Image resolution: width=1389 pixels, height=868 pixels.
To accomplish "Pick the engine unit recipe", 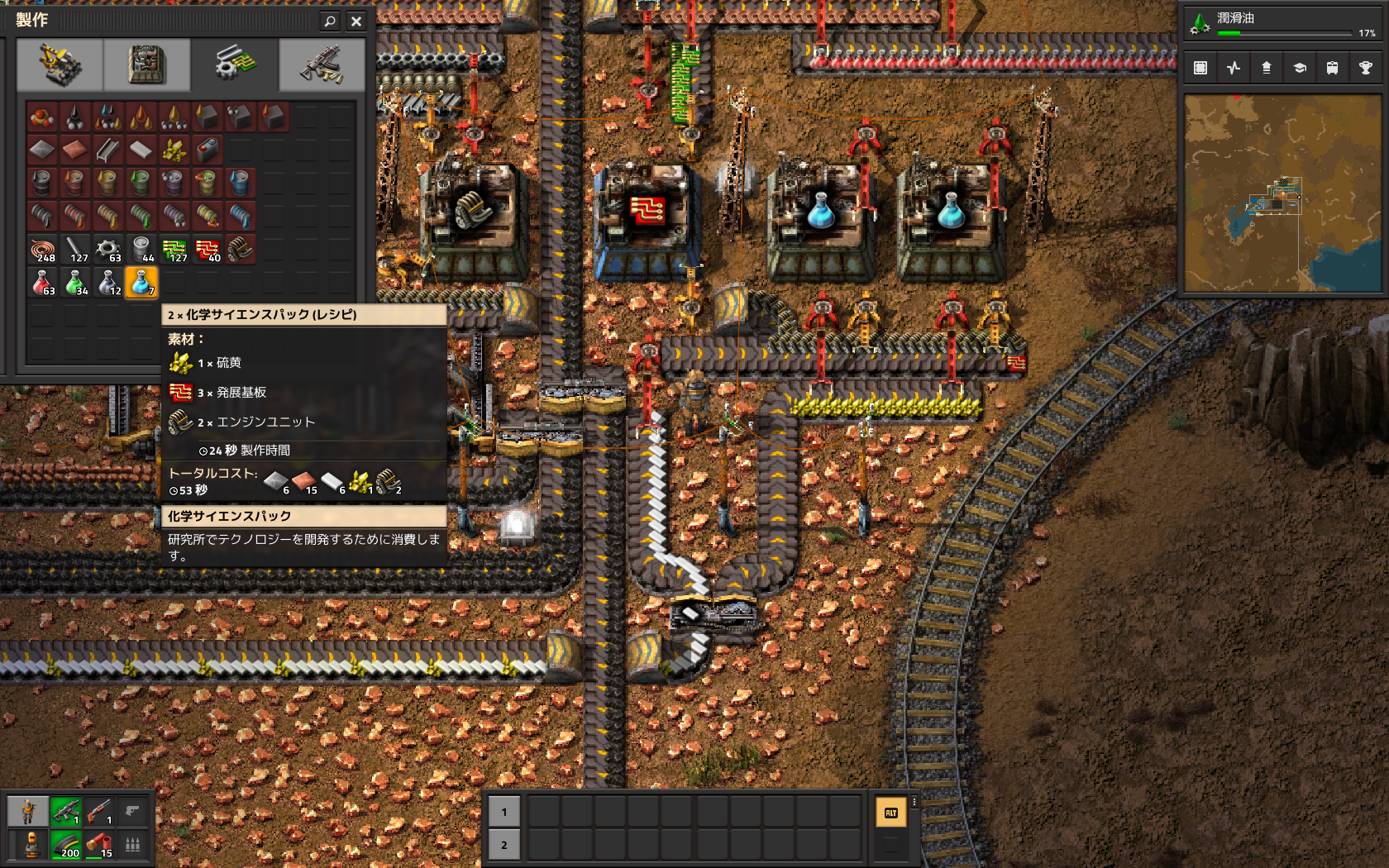I will pyautogui.click(x=241, y=250).
